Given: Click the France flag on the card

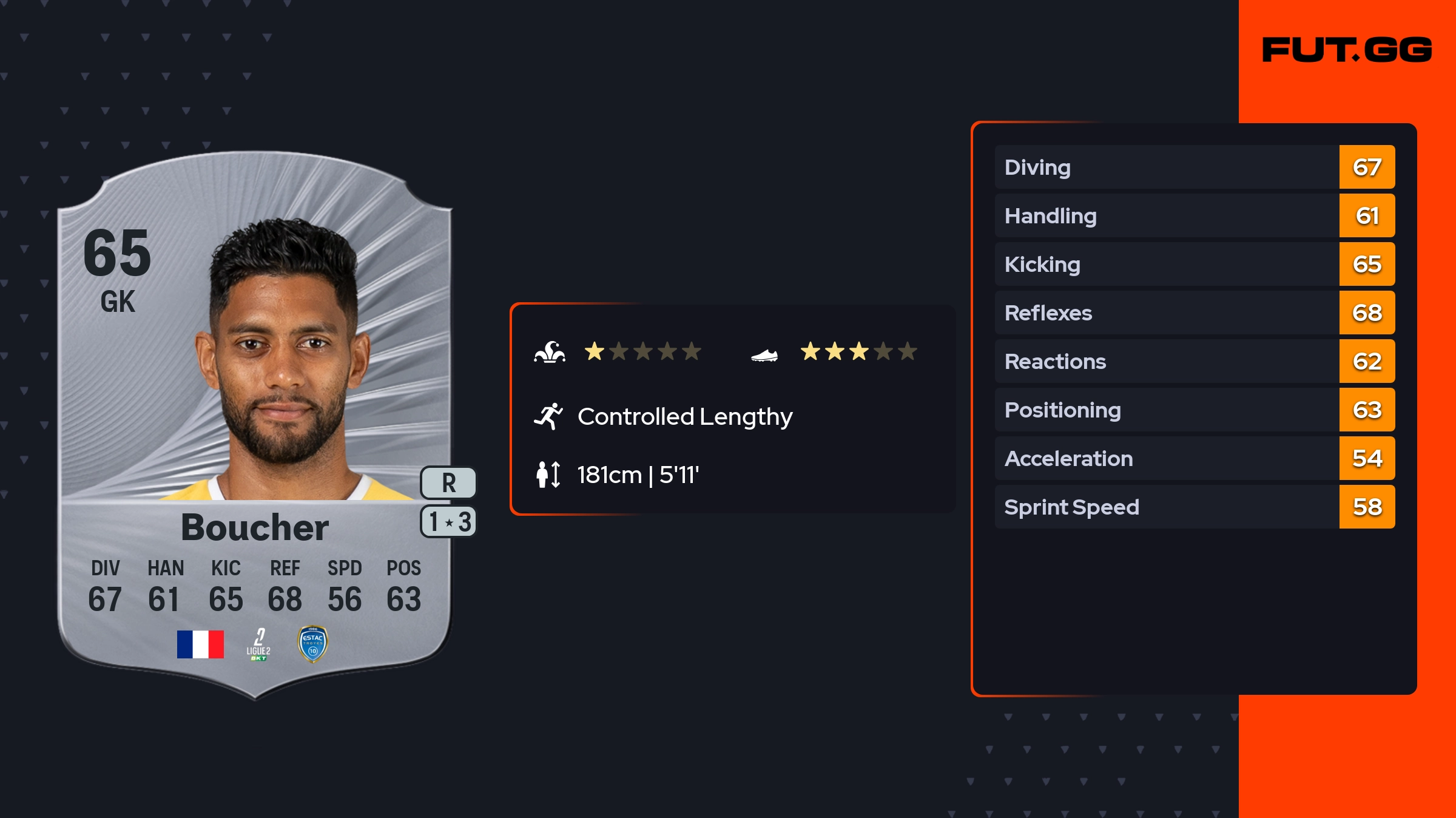Looking at the screenshot, I should 200,644.
